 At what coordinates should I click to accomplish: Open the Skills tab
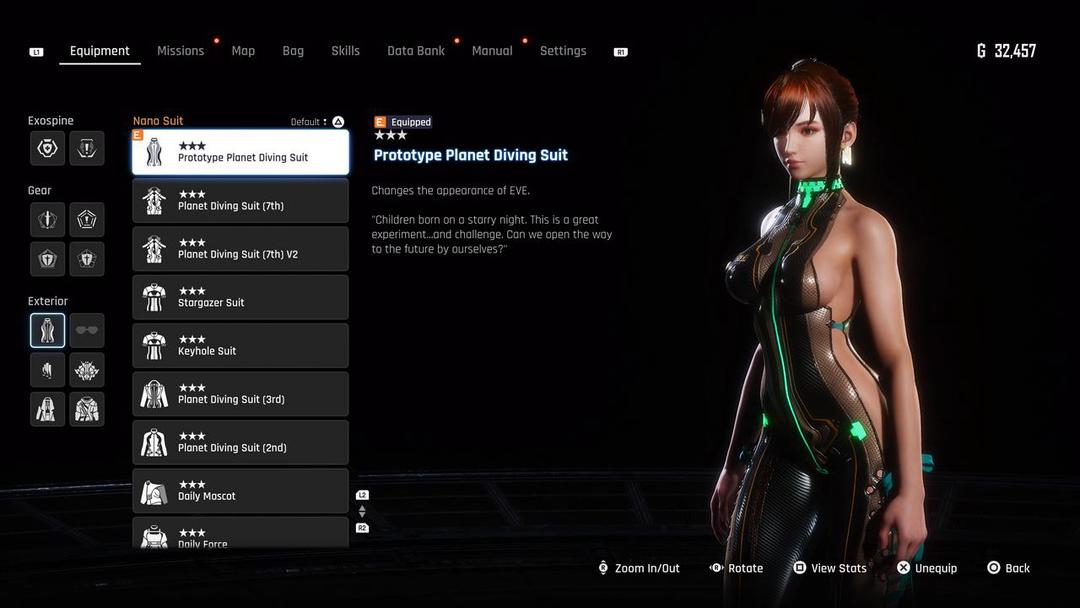click(x=345, y=51)
